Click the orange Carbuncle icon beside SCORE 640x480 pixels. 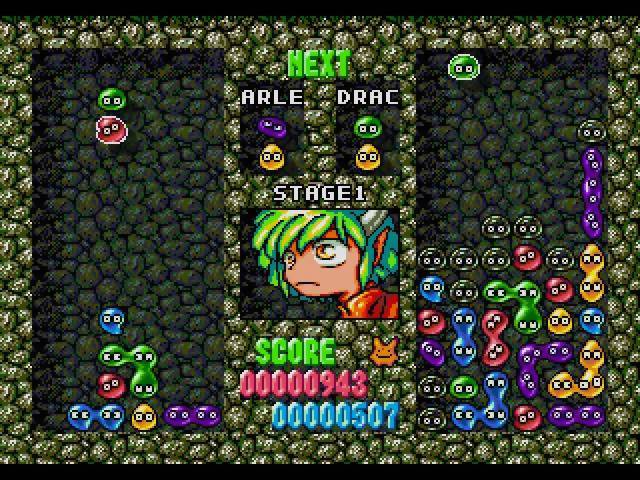(383, 350)
